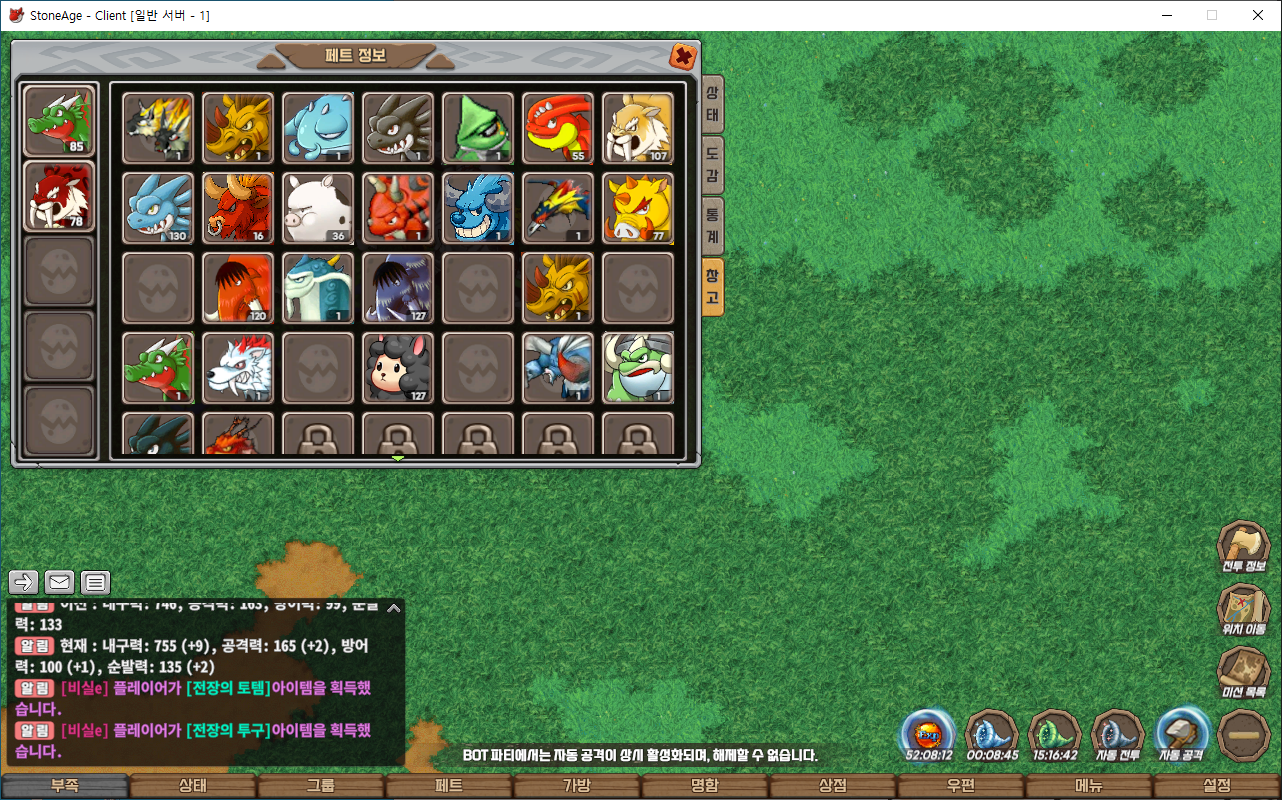
Task: Select the level 85 green dragon party pet
Action: pyautogui.click(x=59, y=121)
